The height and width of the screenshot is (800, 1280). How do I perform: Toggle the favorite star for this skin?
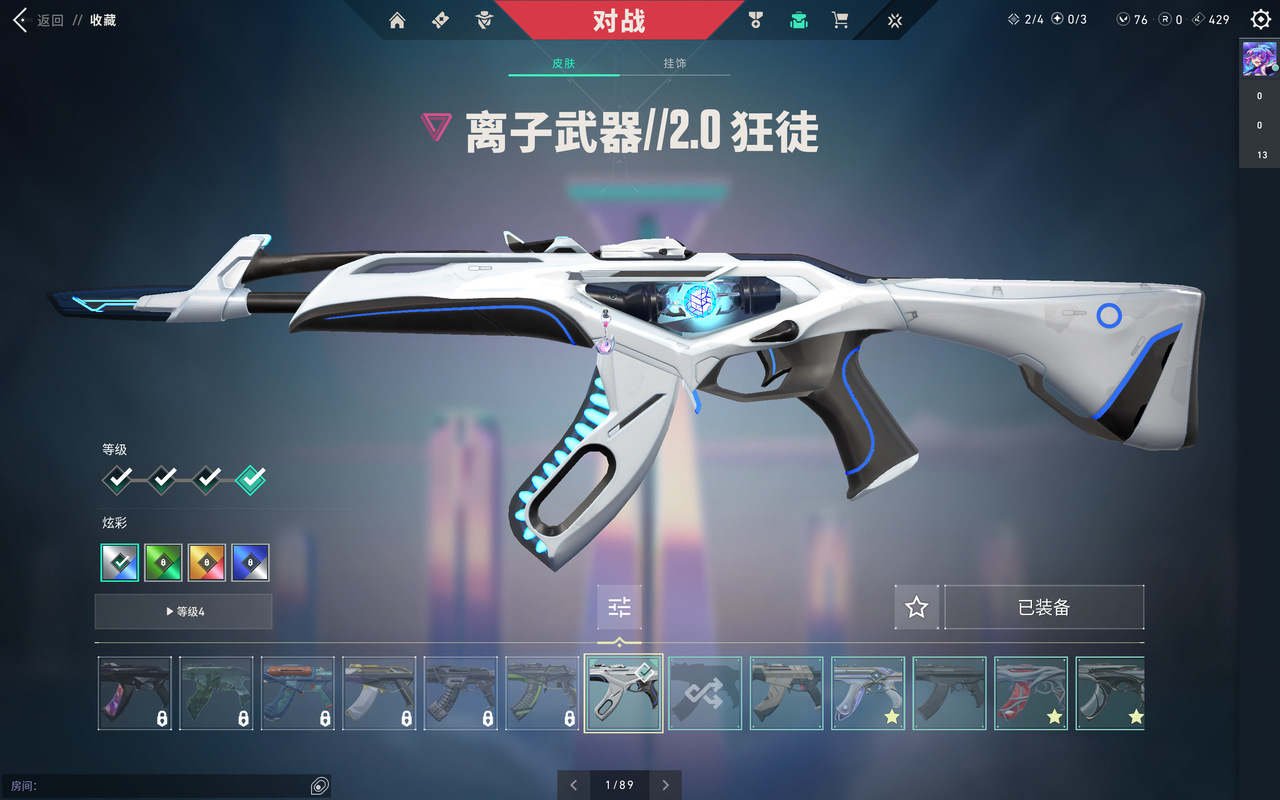[x=917, y=606]
